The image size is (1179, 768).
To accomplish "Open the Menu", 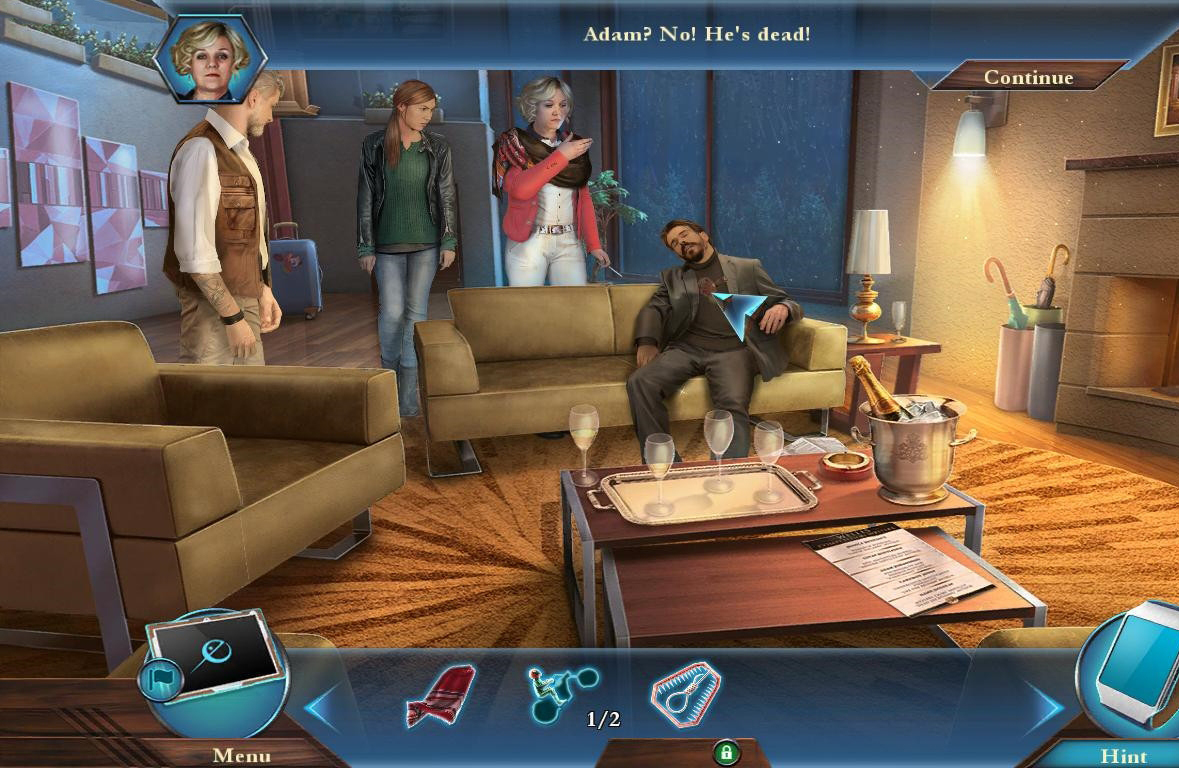I will (241, 755).
